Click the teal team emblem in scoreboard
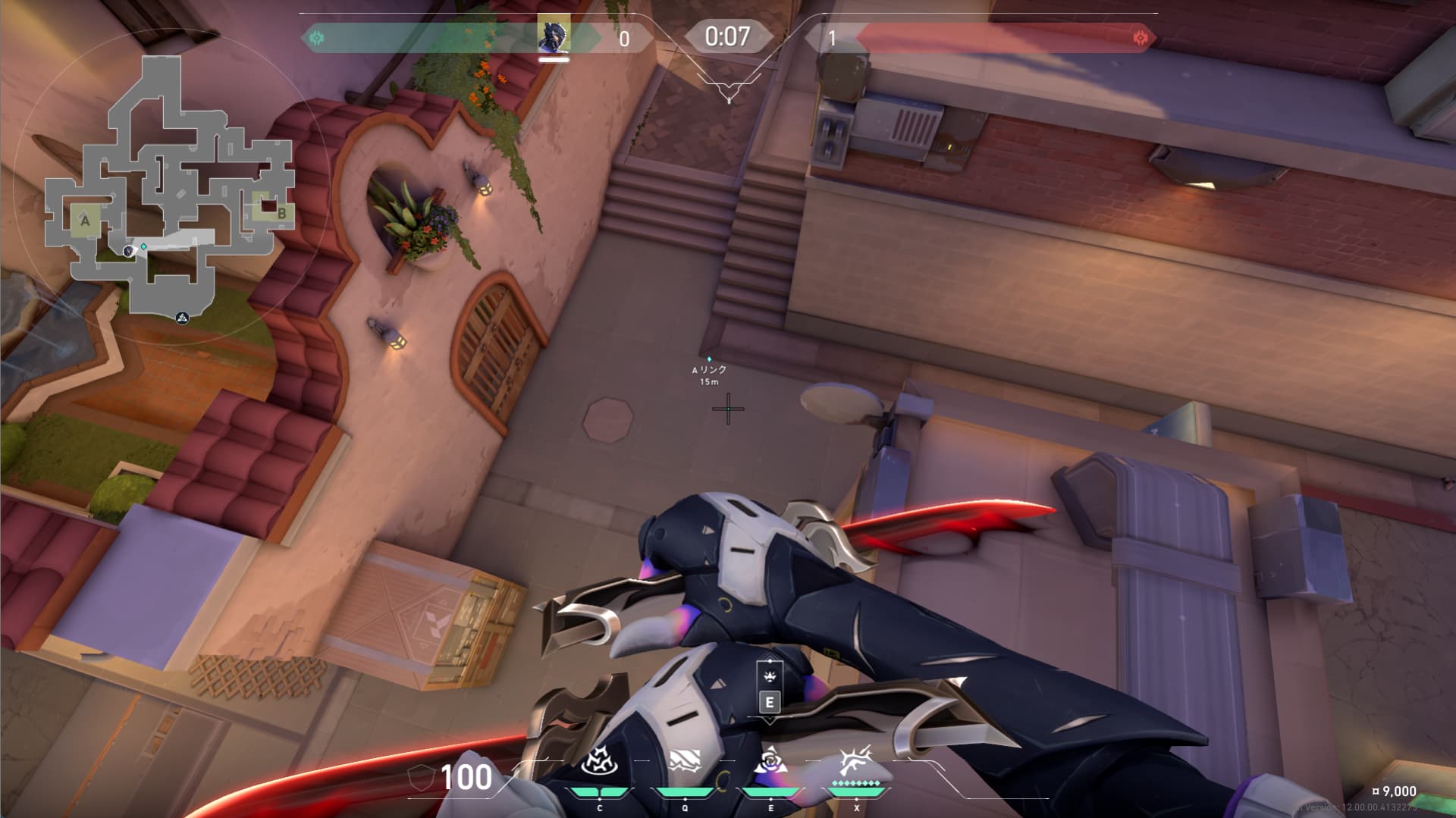The width and height of the screenshot is (1456, 818). tap(317, 37)
